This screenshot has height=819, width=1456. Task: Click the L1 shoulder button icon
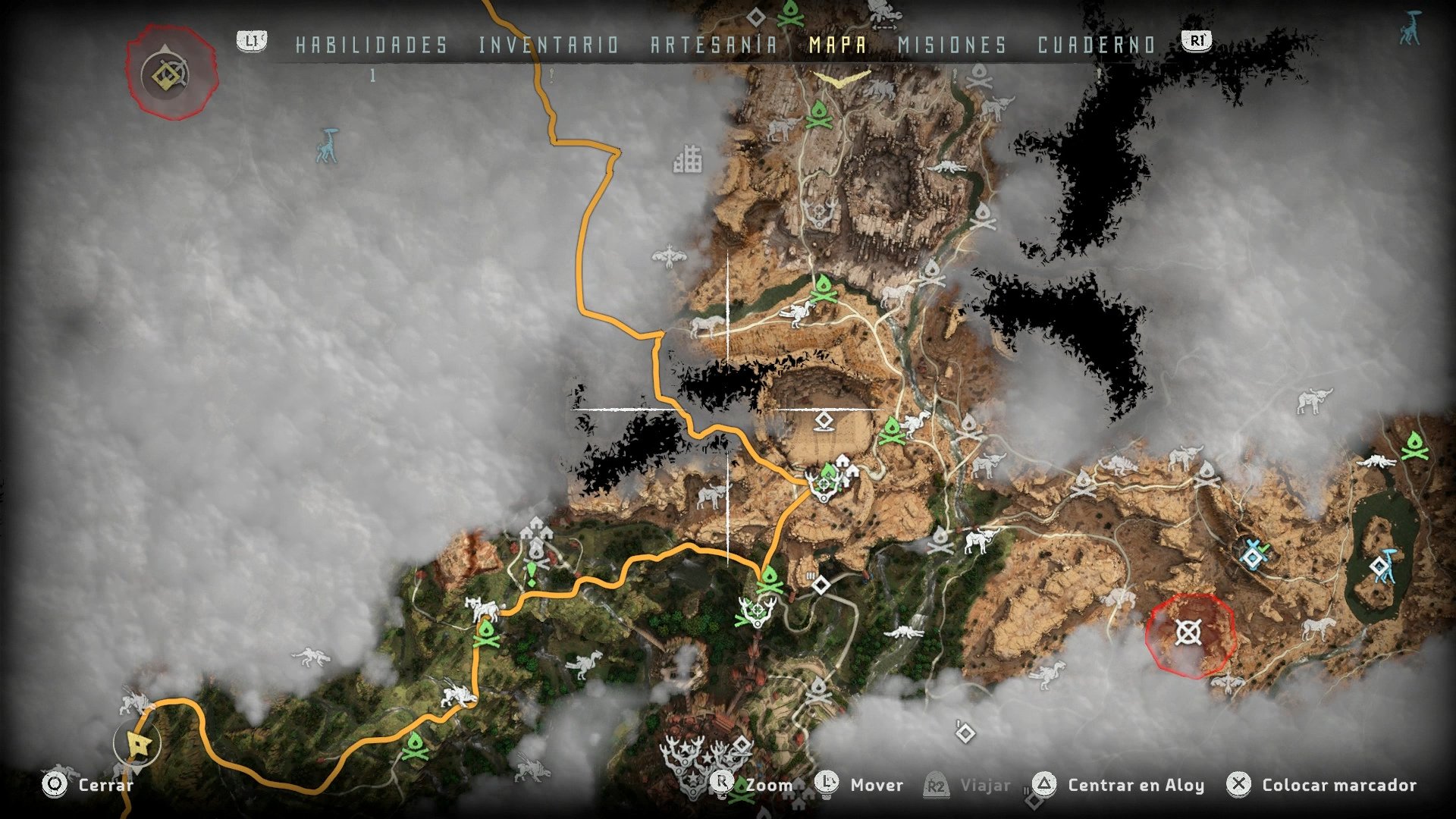click(251, 42)
